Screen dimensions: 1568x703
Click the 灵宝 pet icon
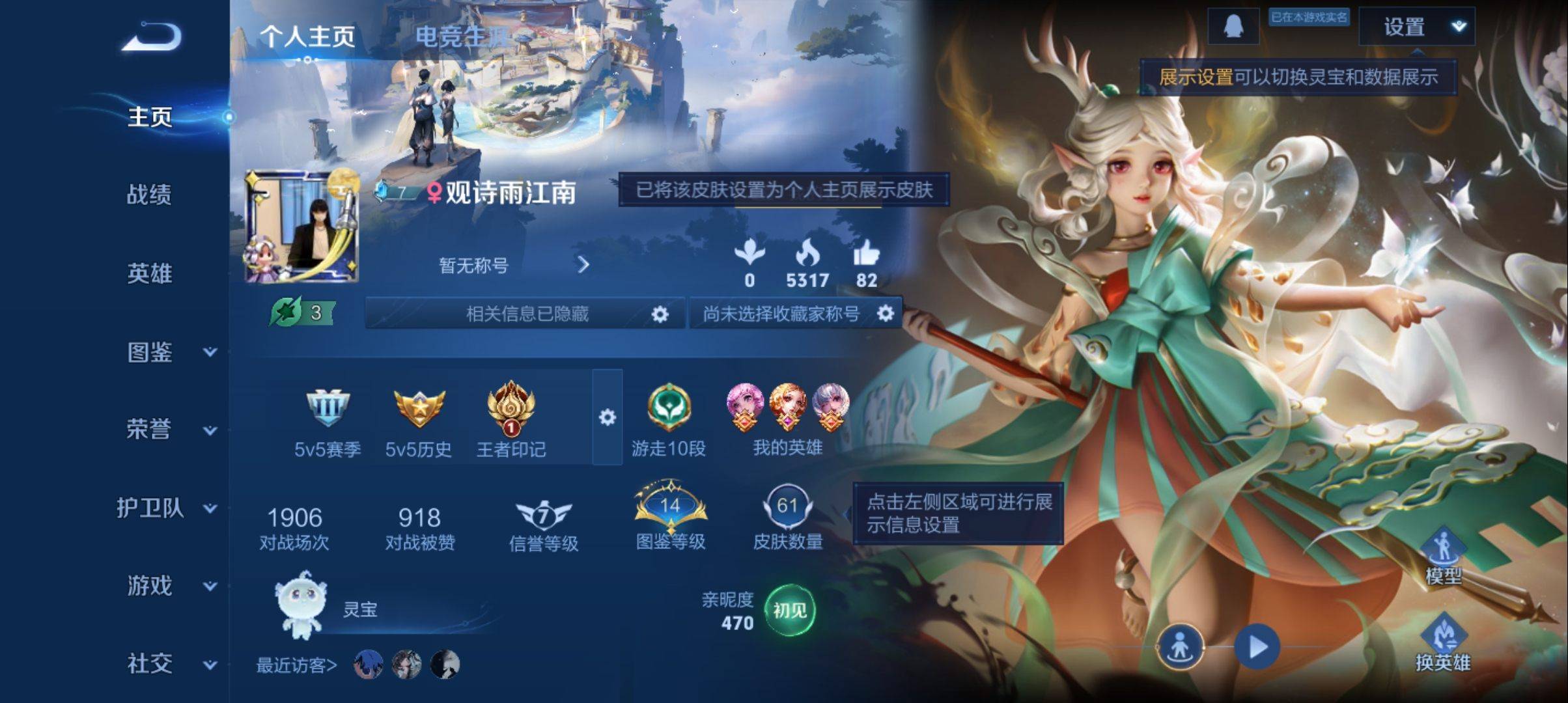click(303, 607)
